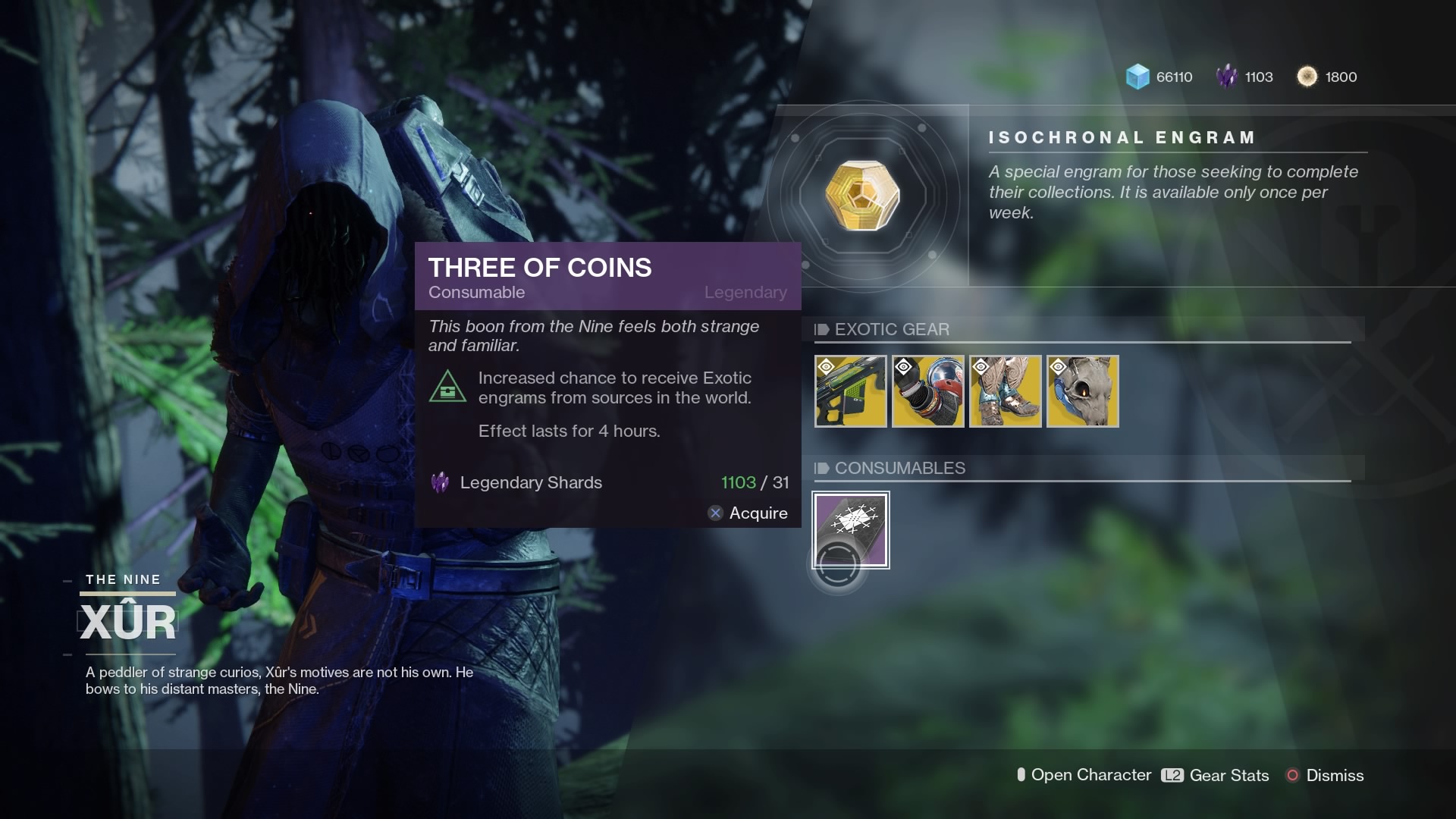Click Dismiss at bottom right
The image size is (1456, 819).
(1335, 776)
